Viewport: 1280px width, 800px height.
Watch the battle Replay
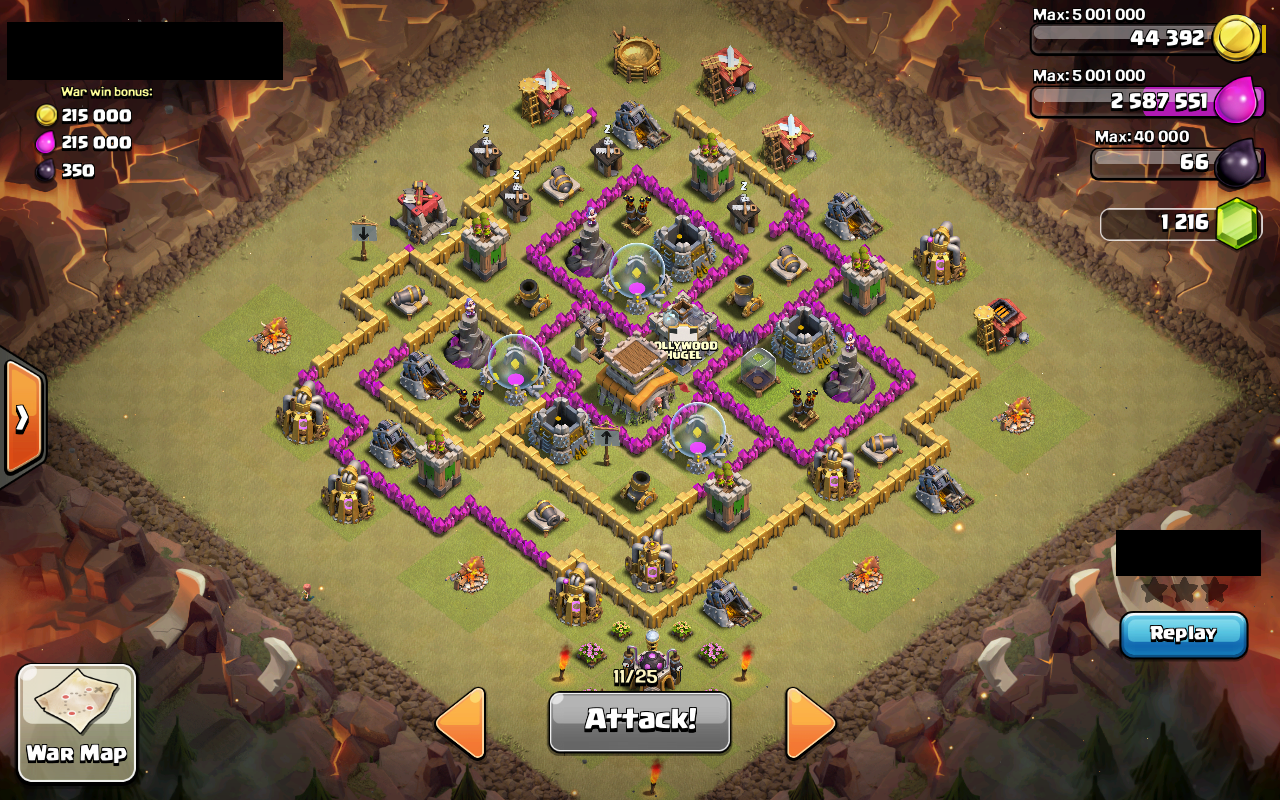tap(1183, 633)
